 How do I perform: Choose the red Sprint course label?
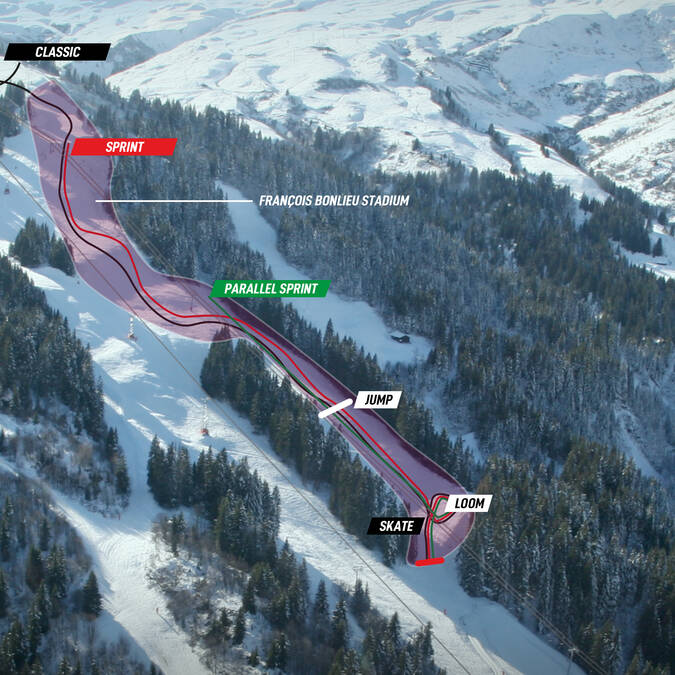[124, 147]
